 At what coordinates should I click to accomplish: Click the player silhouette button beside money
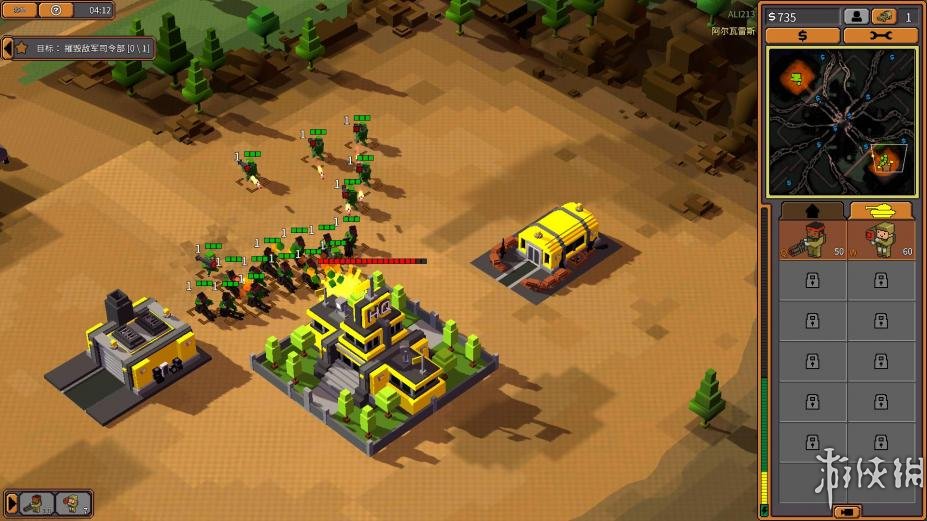[855, 17]
